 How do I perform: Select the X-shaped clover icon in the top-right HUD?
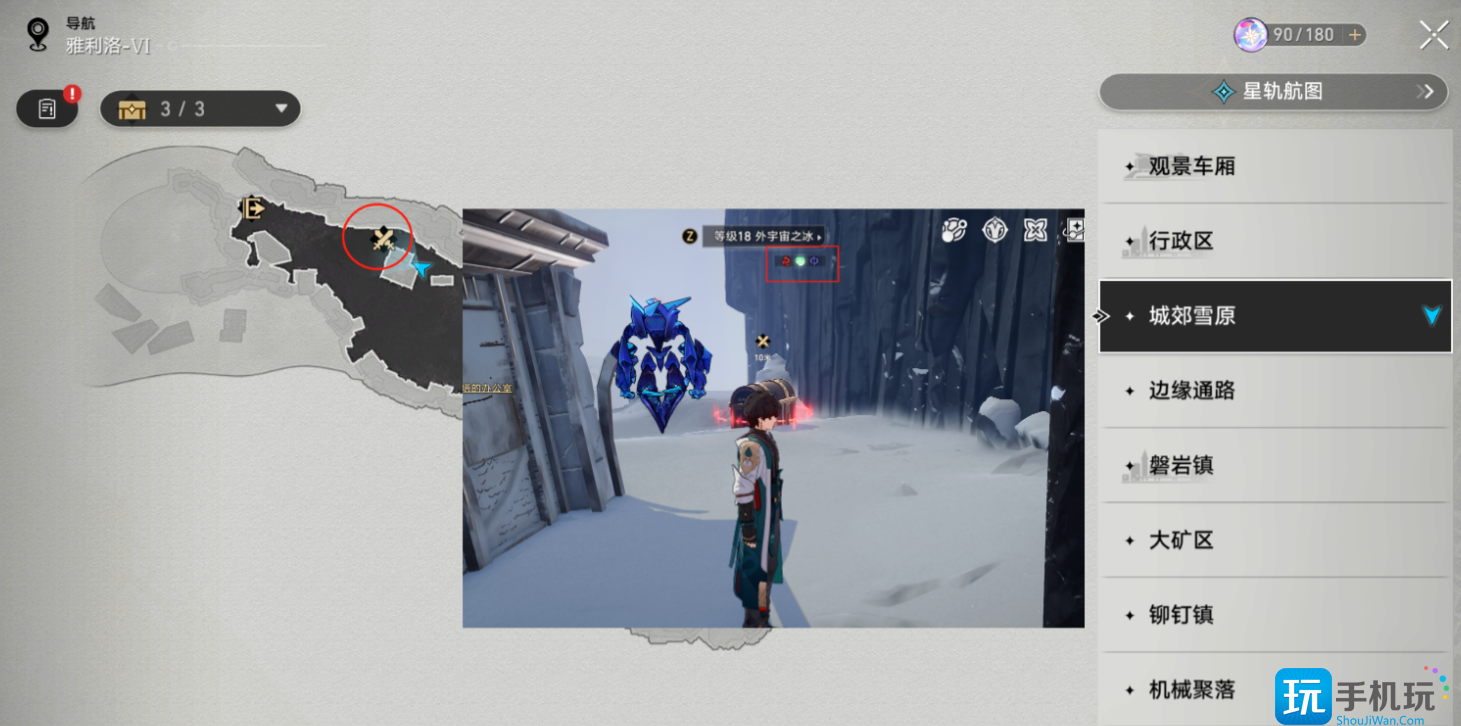[x=1036, y=229]
